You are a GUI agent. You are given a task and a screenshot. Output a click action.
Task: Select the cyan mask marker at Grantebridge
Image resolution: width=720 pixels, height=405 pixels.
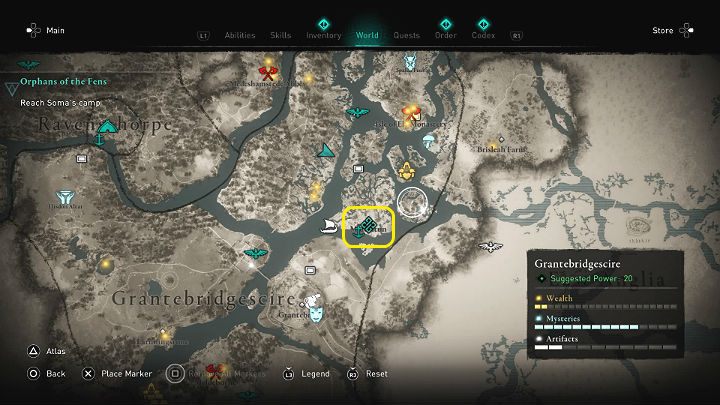316,312
